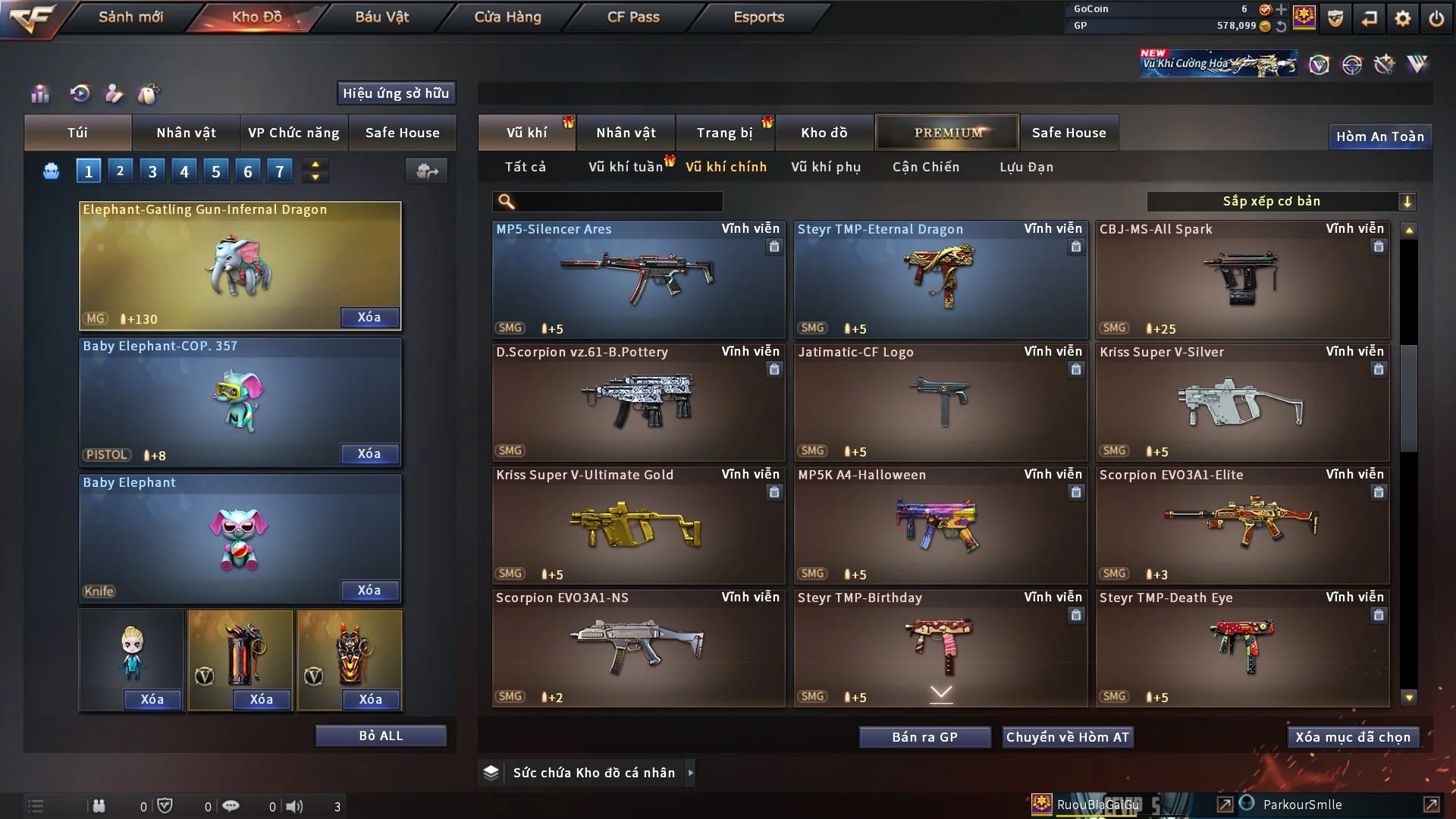Choose the Kriss Super V-Ultimate Gold
The width and height of the screenshot is (1456, 819).
tap(639, 525)
